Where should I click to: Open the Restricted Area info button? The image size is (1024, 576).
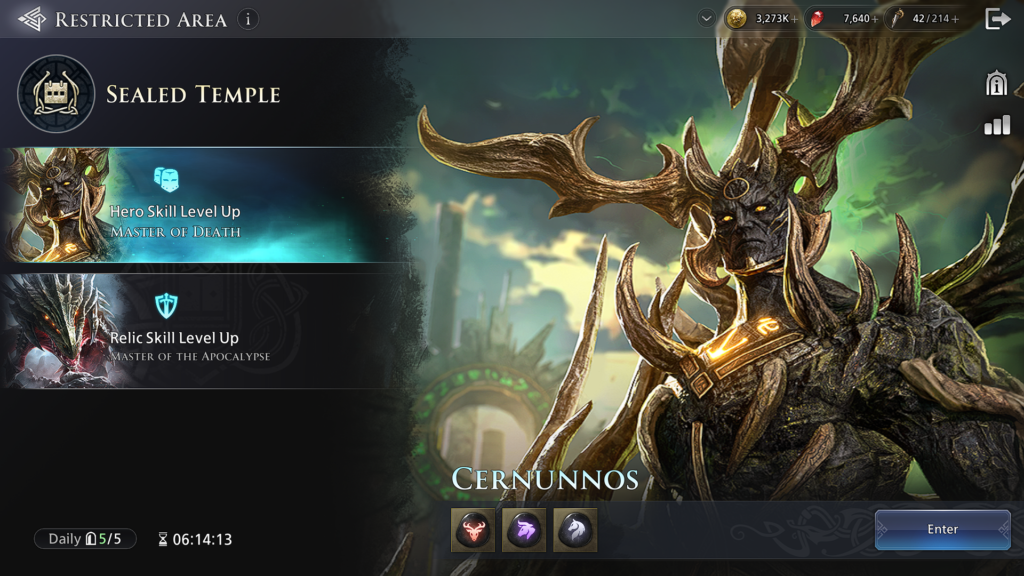click(x=247, y=19)
